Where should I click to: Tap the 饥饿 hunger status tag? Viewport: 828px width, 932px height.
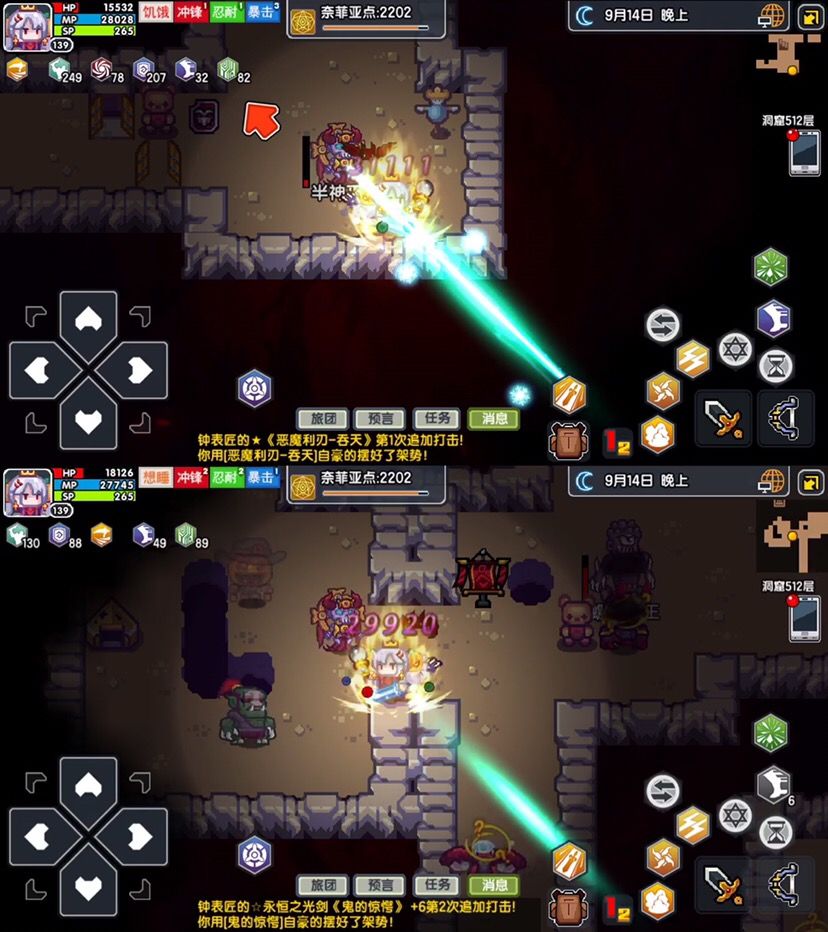[x=155, y=12]
